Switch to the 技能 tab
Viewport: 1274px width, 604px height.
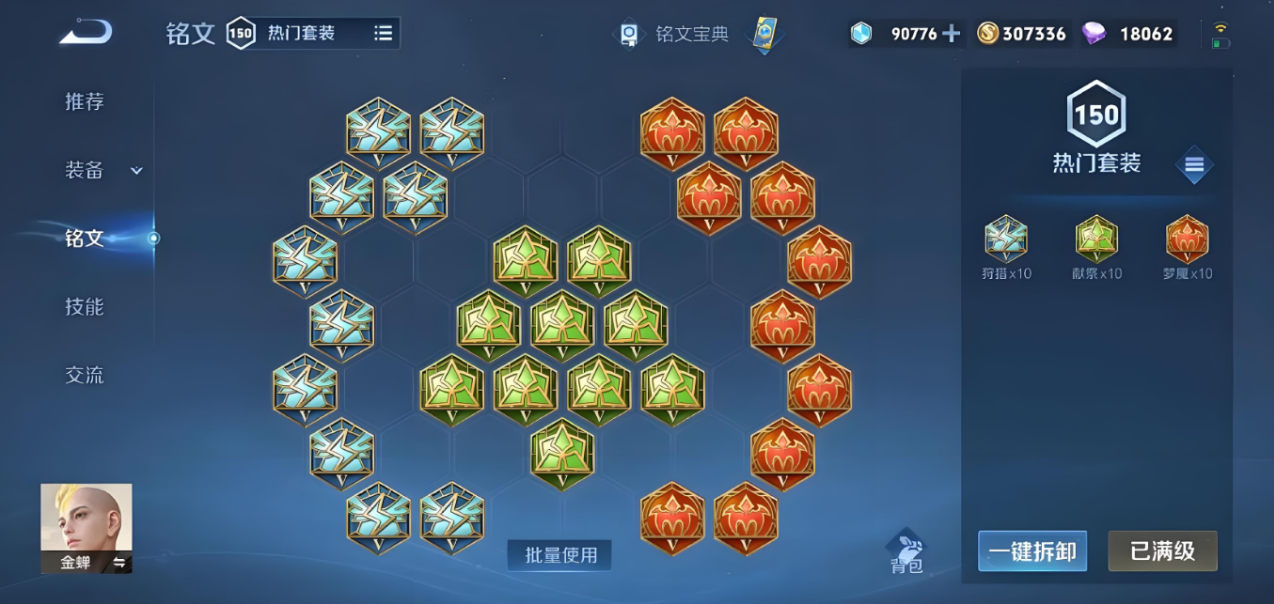point(84,307)
